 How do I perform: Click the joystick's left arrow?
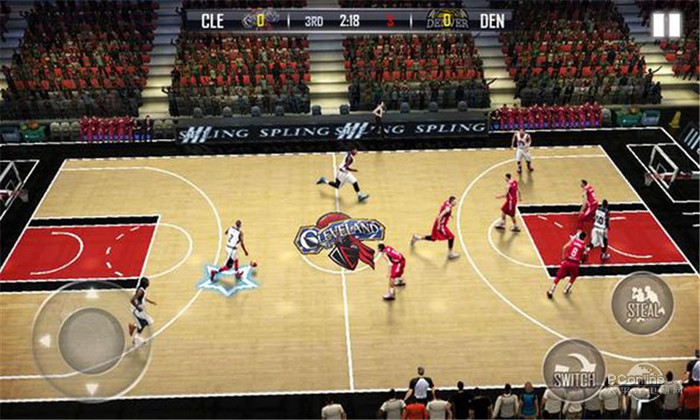44,341
